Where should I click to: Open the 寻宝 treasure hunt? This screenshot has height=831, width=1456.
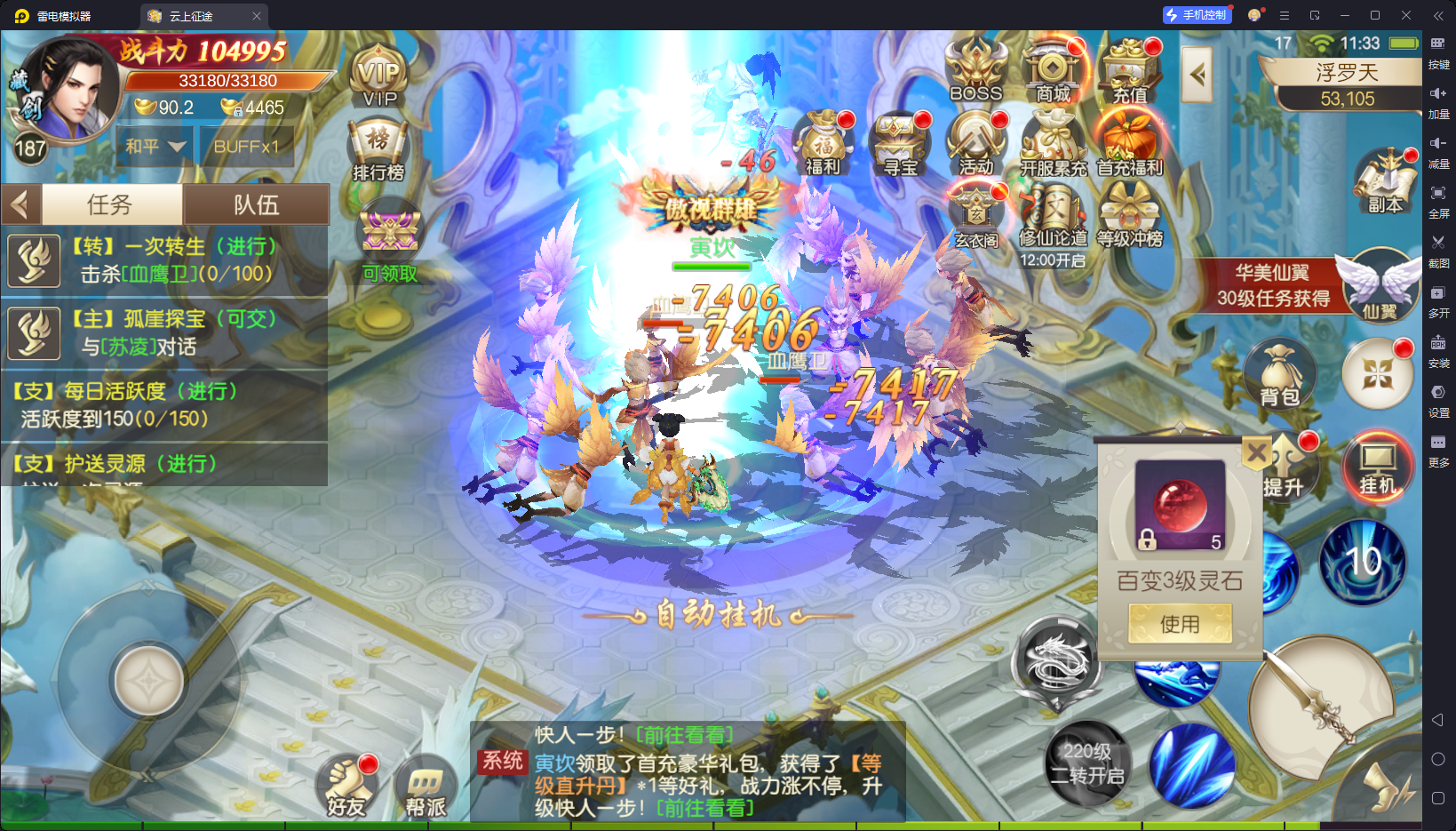pyautogui.click(x=899, y=142)
